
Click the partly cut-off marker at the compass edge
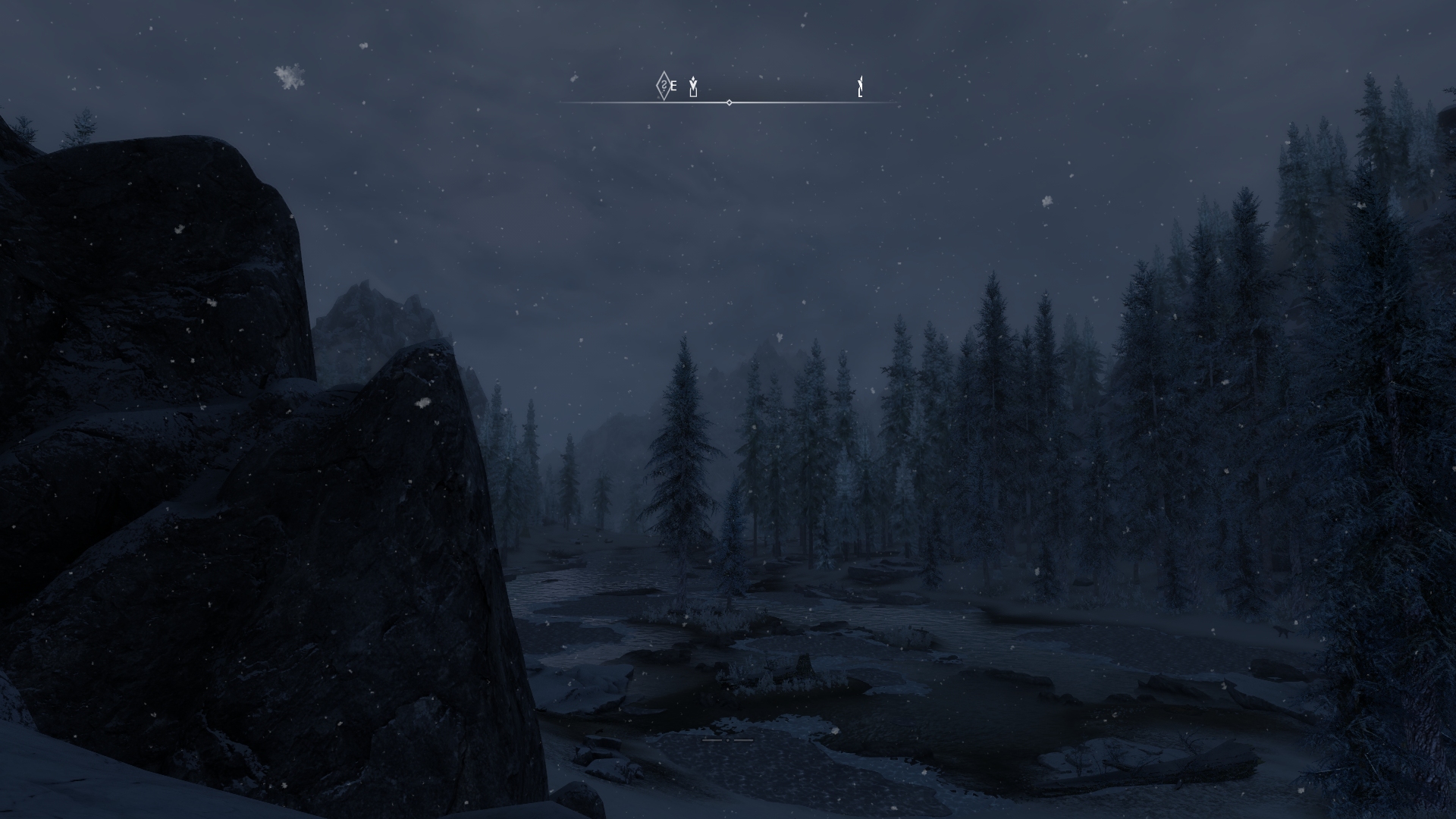click(x=860, y=87)
